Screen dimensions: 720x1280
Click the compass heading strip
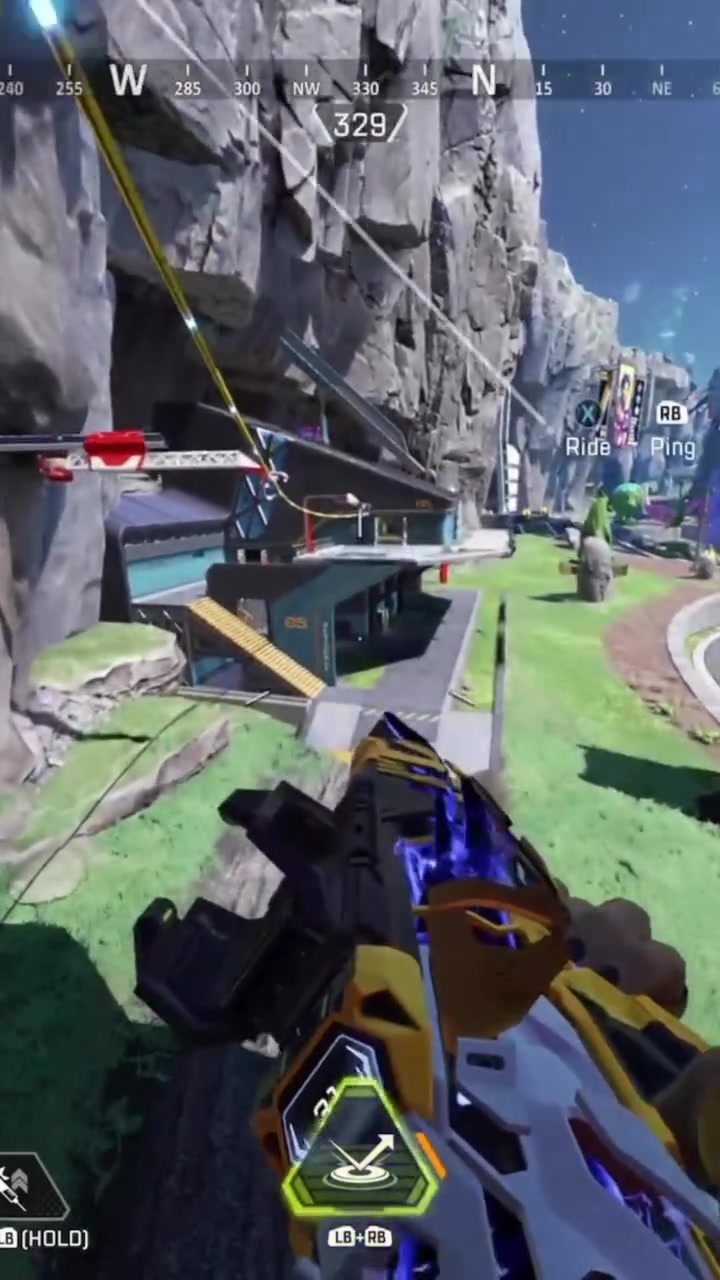point(360,80)
